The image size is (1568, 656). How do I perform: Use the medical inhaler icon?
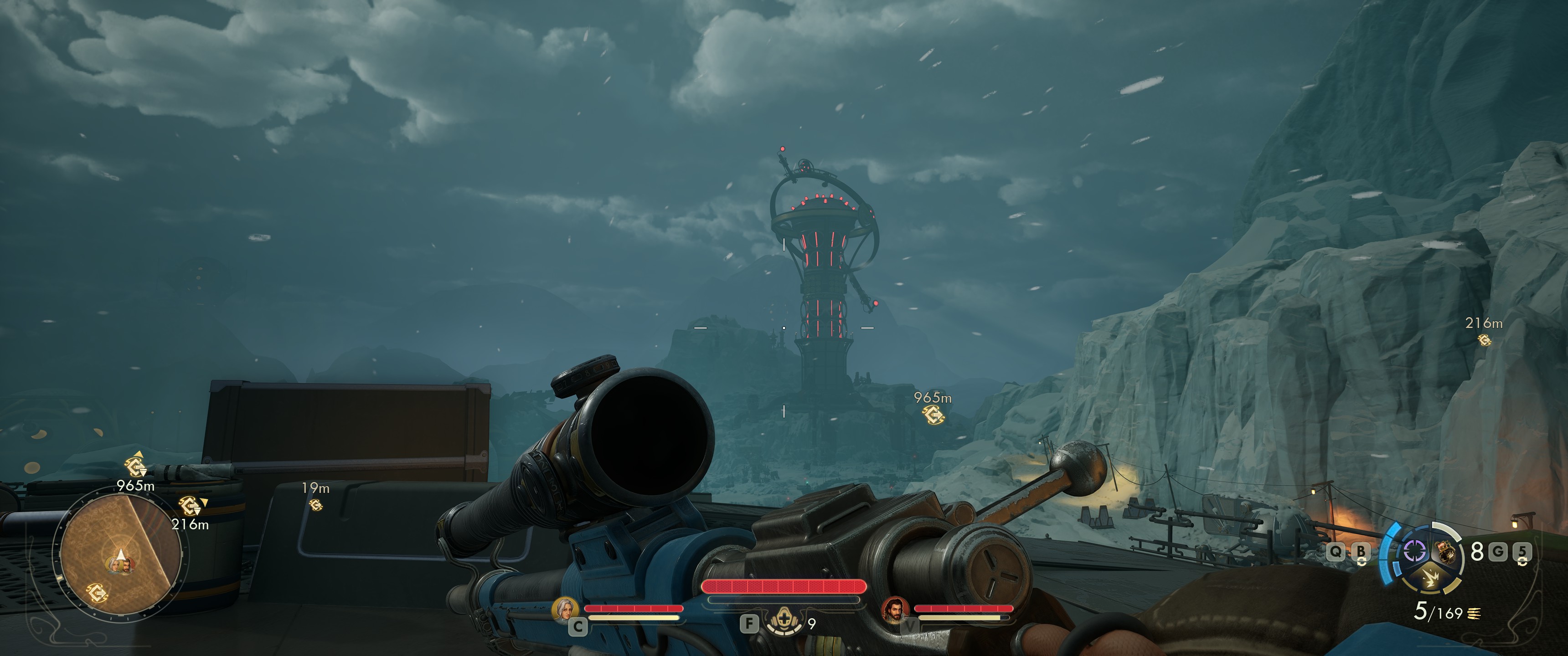coord(784,622)
